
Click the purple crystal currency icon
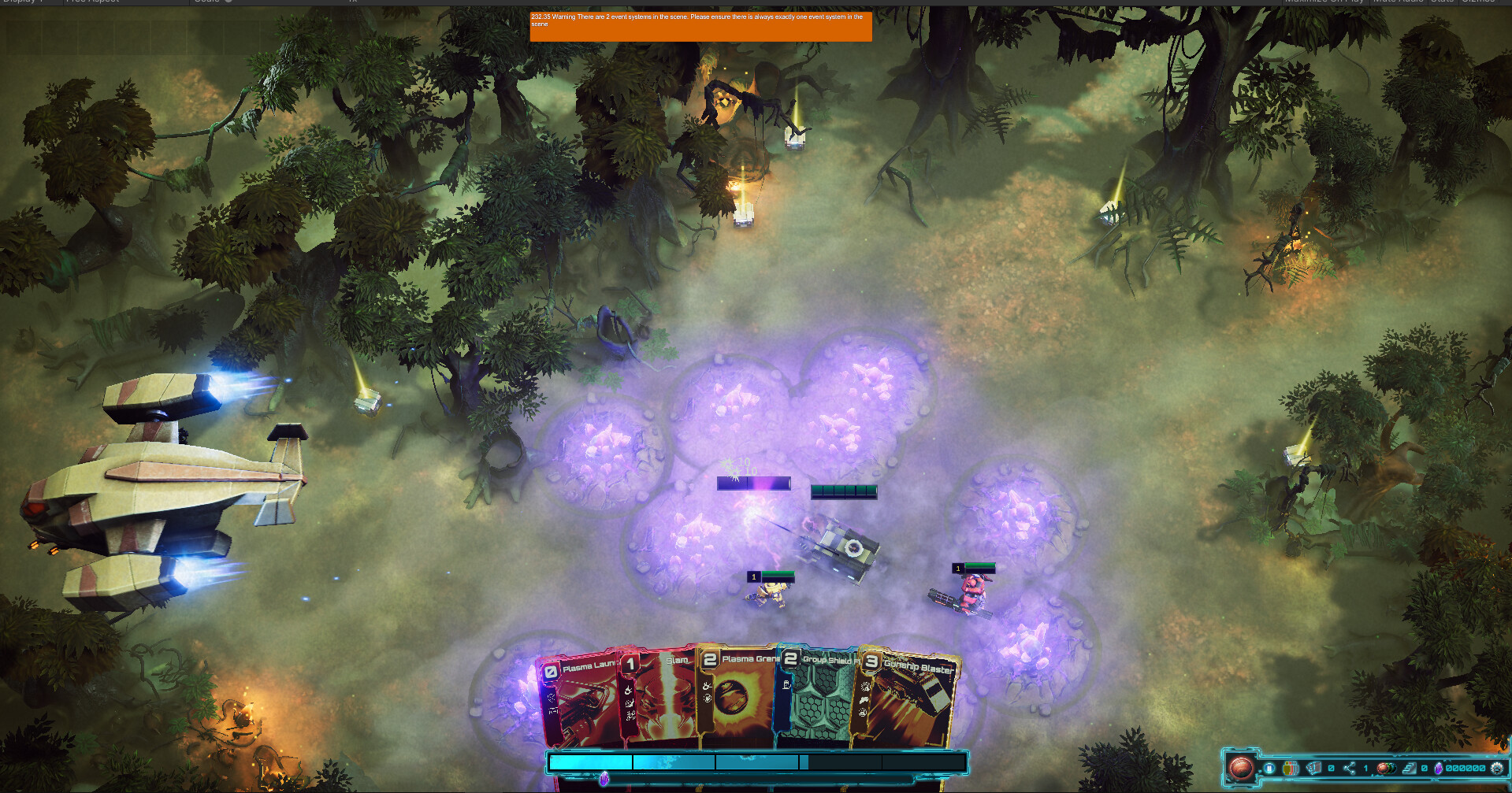pos(1440,768)
